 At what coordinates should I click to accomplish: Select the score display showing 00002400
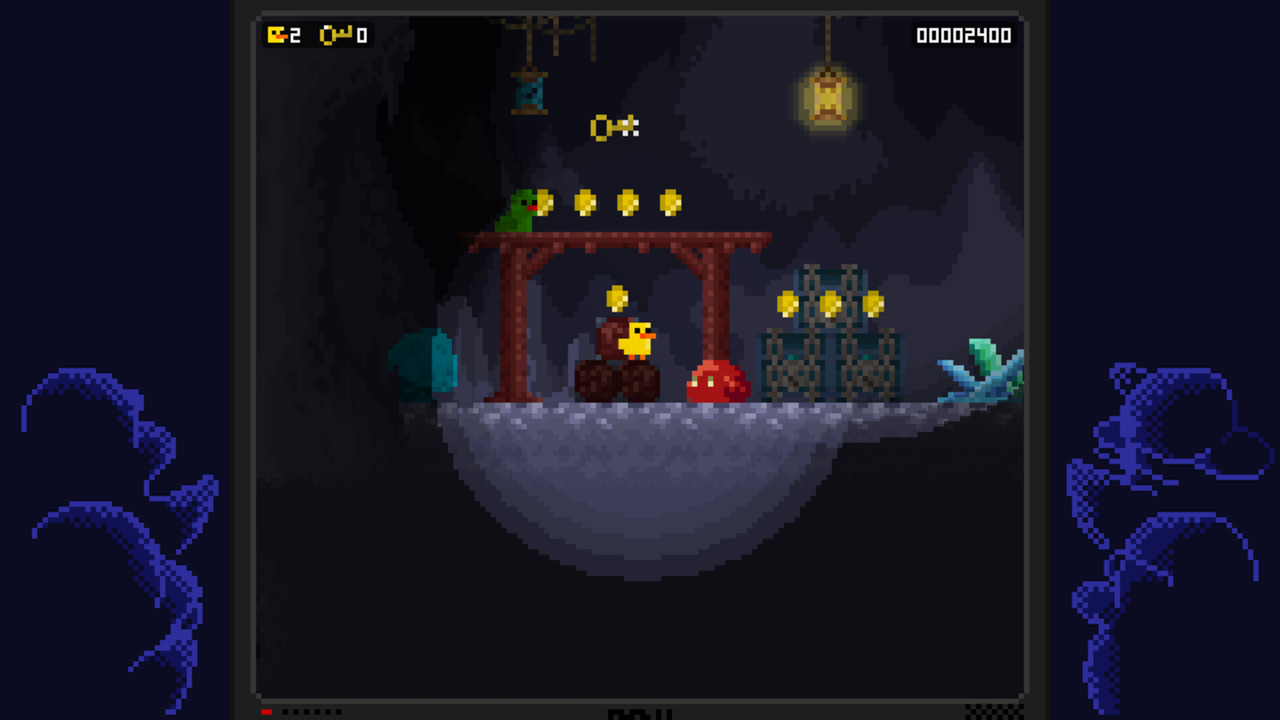(962, 35)
